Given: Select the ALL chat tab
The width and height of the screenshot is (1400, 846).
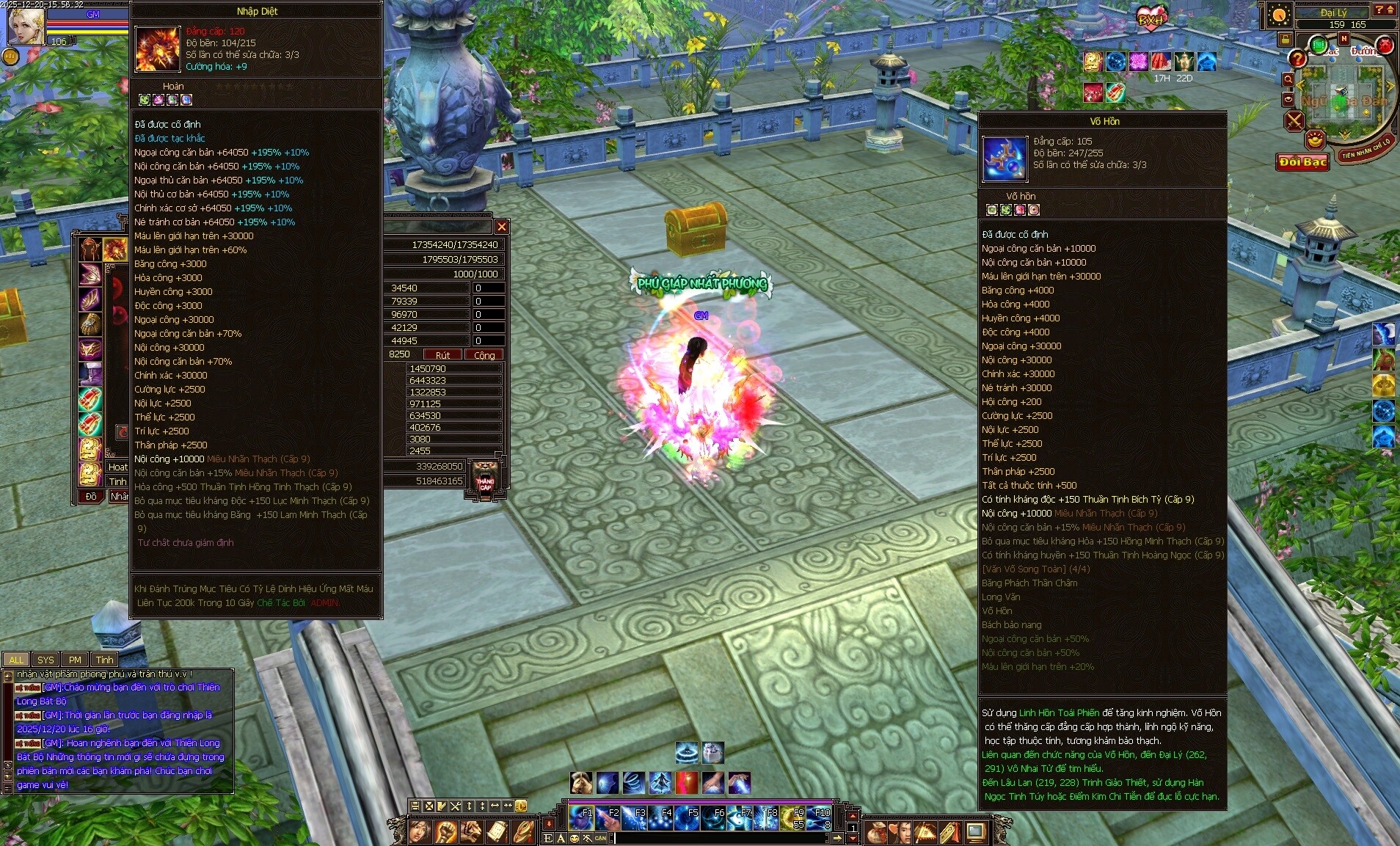Looking at the screenshot, I should coord(16,660).
